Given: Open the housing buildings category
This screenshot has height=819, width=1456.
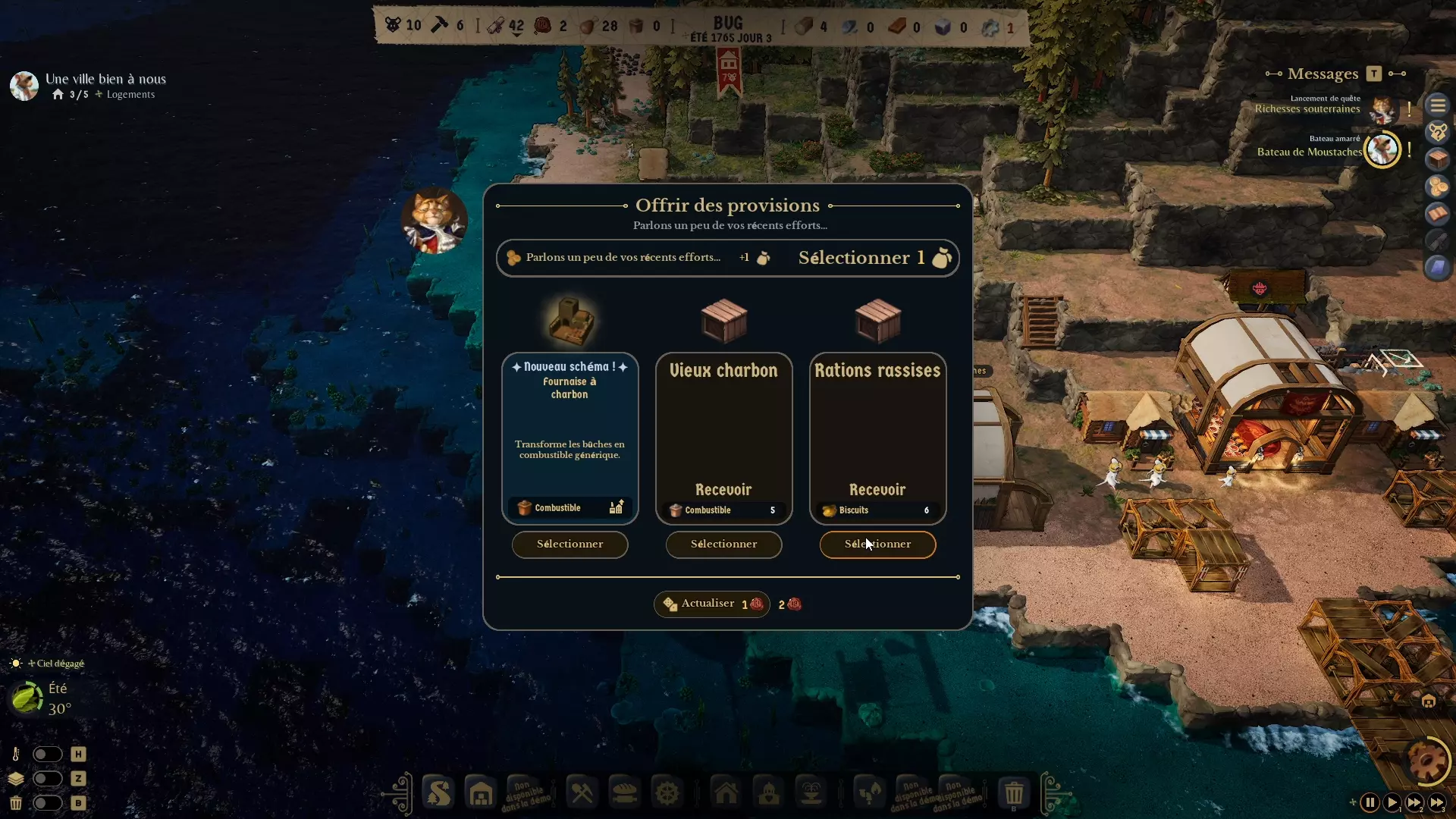Looking at the screenshot, I should pyautogui.click(x=726, y=792).
